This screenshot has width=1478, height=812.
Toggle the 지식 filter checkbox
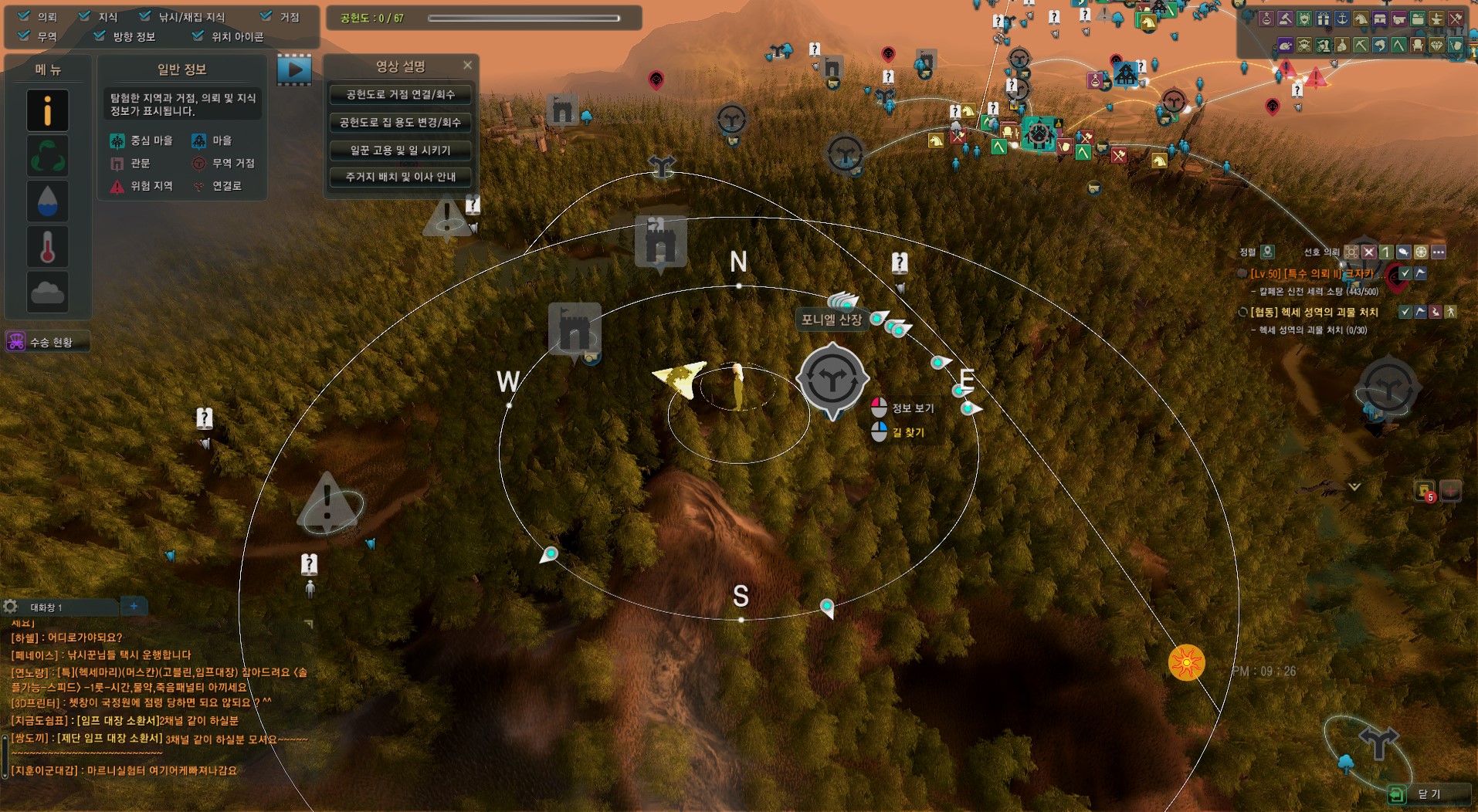[85, 16]
